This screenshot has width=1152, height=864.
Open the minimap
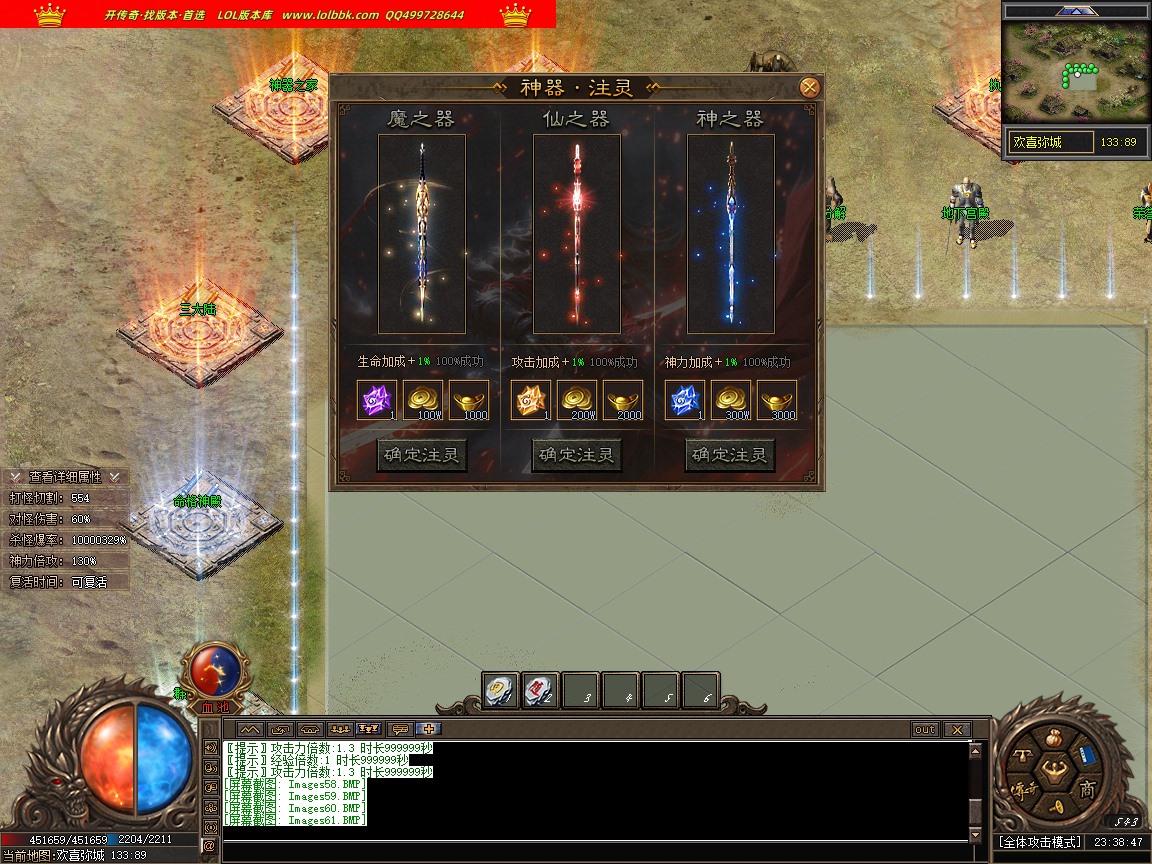(1075, 77)
